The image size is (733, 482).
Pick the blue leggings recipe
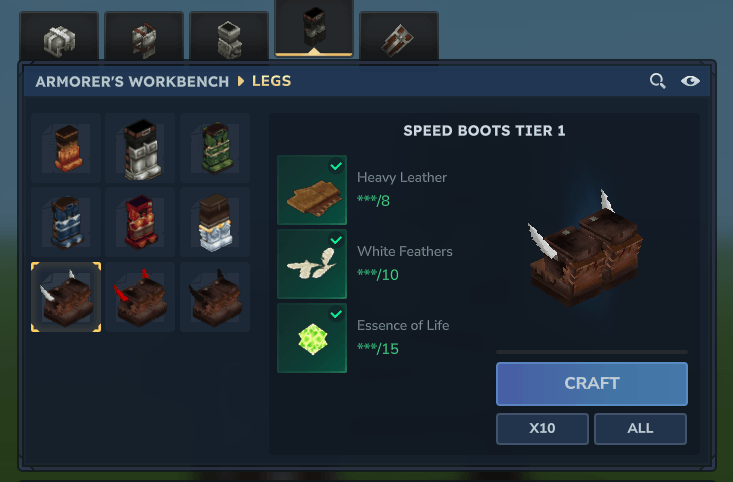click(x=66, y=222)
